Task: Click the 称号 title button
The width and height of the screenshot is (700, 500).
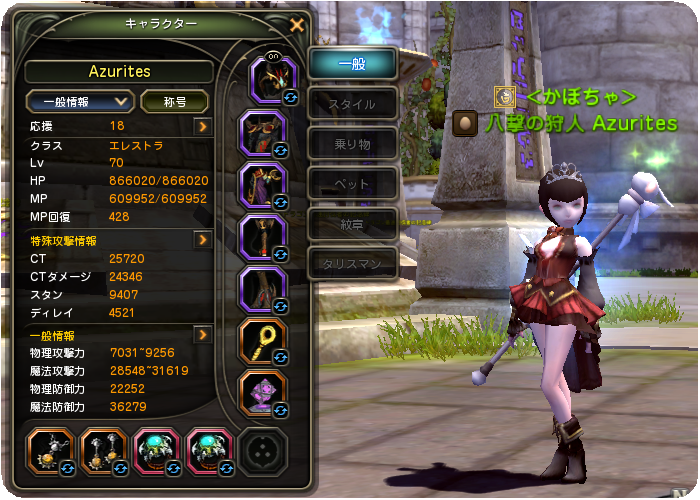Action: pos(174,102)
